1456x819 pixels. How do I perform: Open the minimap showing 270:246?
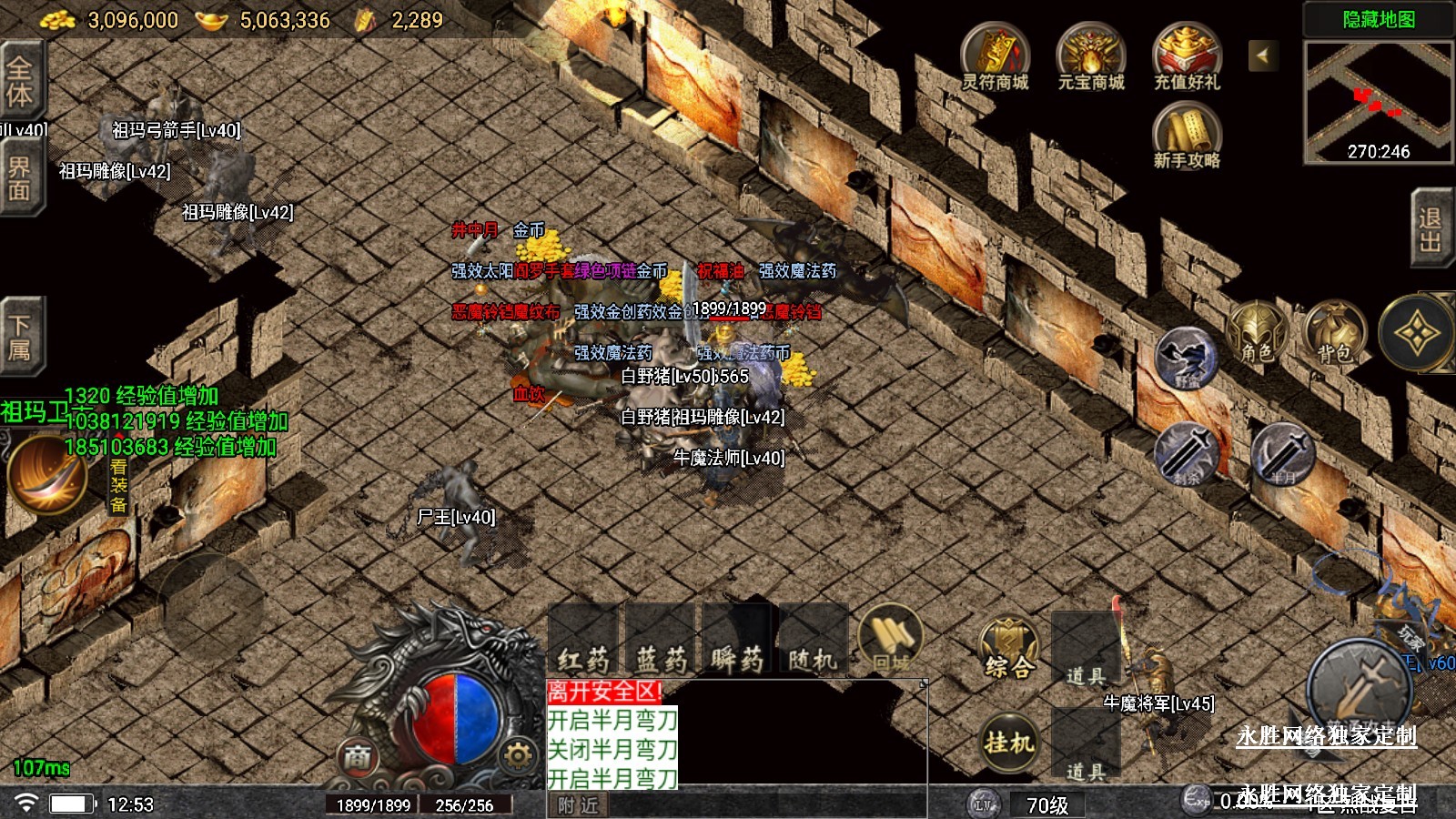[x=1378, y=102]
